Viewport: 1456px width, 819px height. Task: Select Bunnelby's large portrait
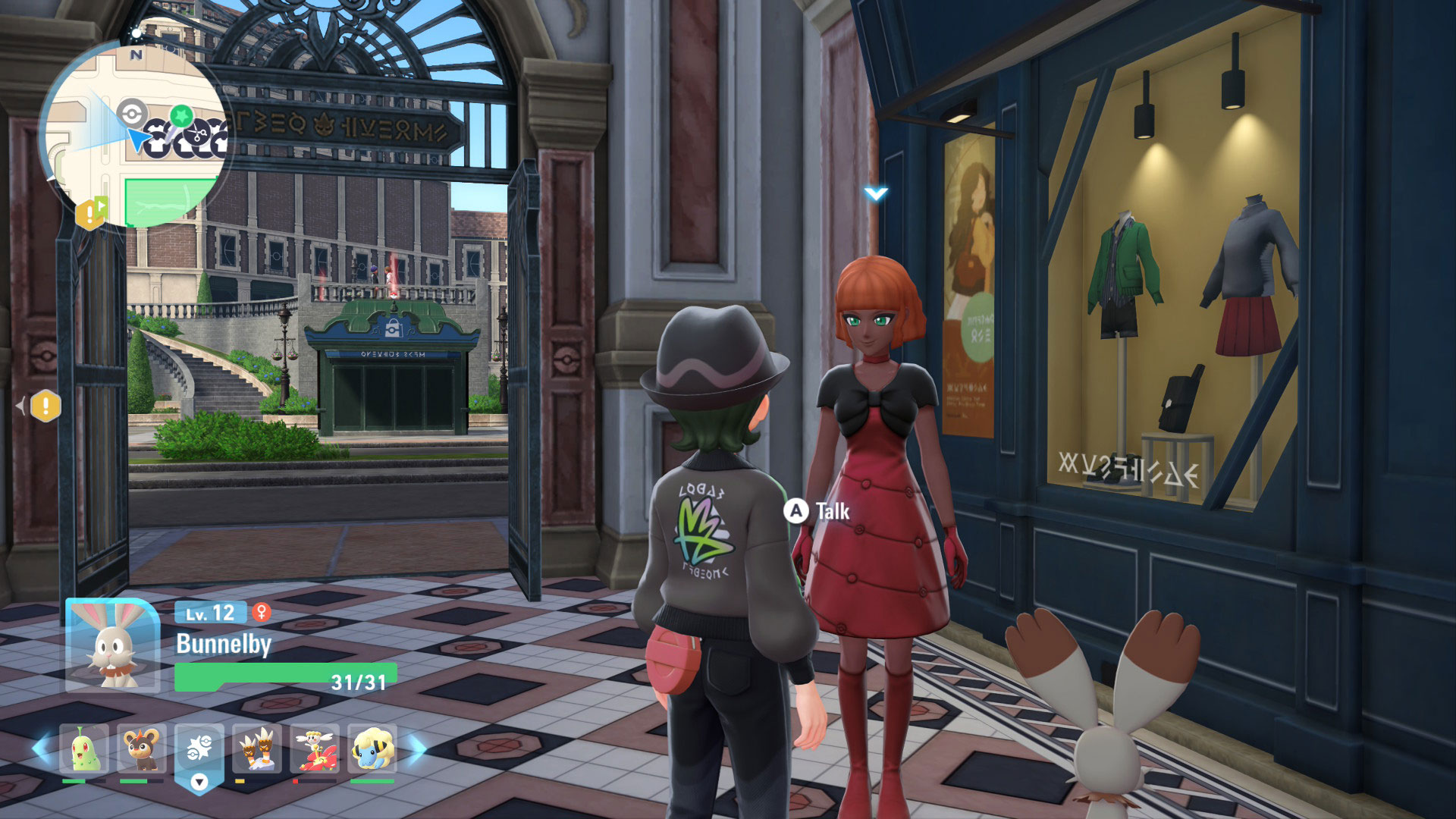[112, 646]
